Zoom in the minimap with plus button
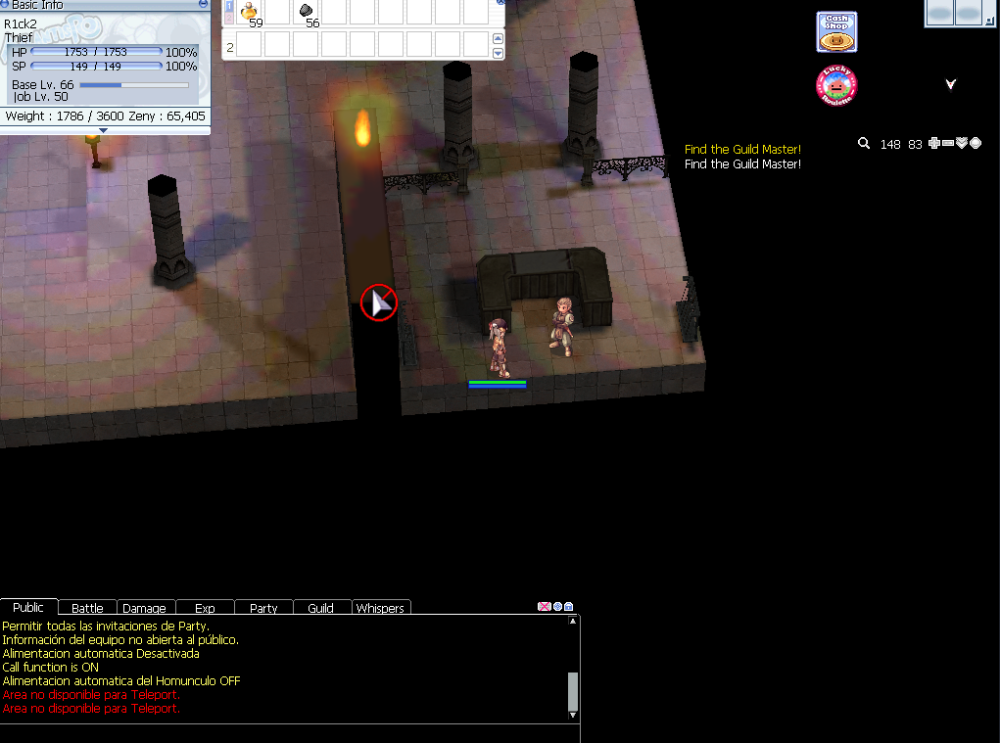Image resolution: width=1000 pixels, height=743 pixels. 934,144
